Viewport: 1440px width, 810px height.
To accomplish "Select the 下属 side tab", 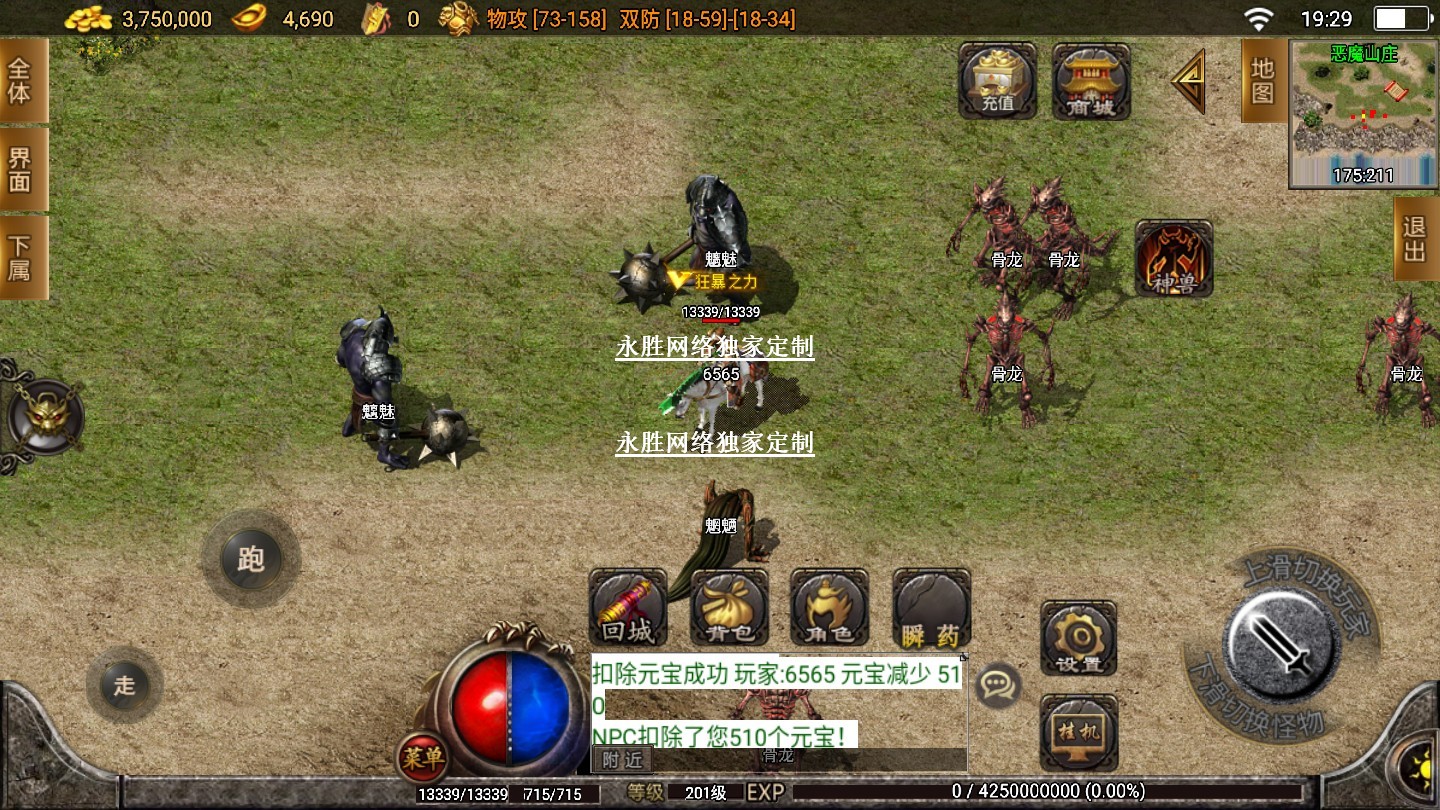I will (20, 257).
